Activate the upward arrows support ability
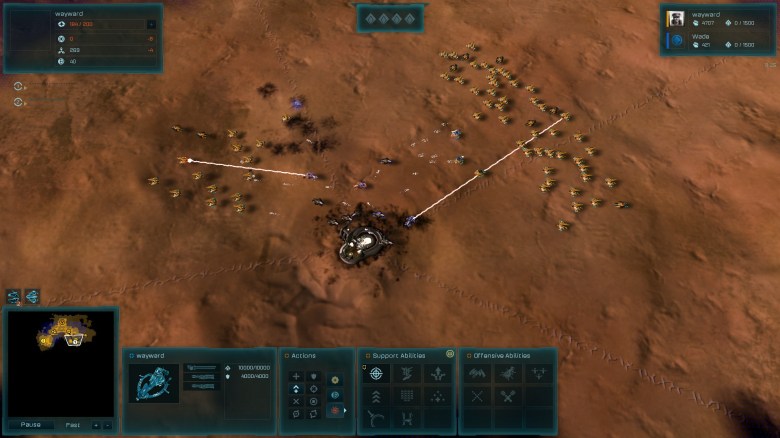Viewport: 780px width, 438px height. [x=437, y=374]
